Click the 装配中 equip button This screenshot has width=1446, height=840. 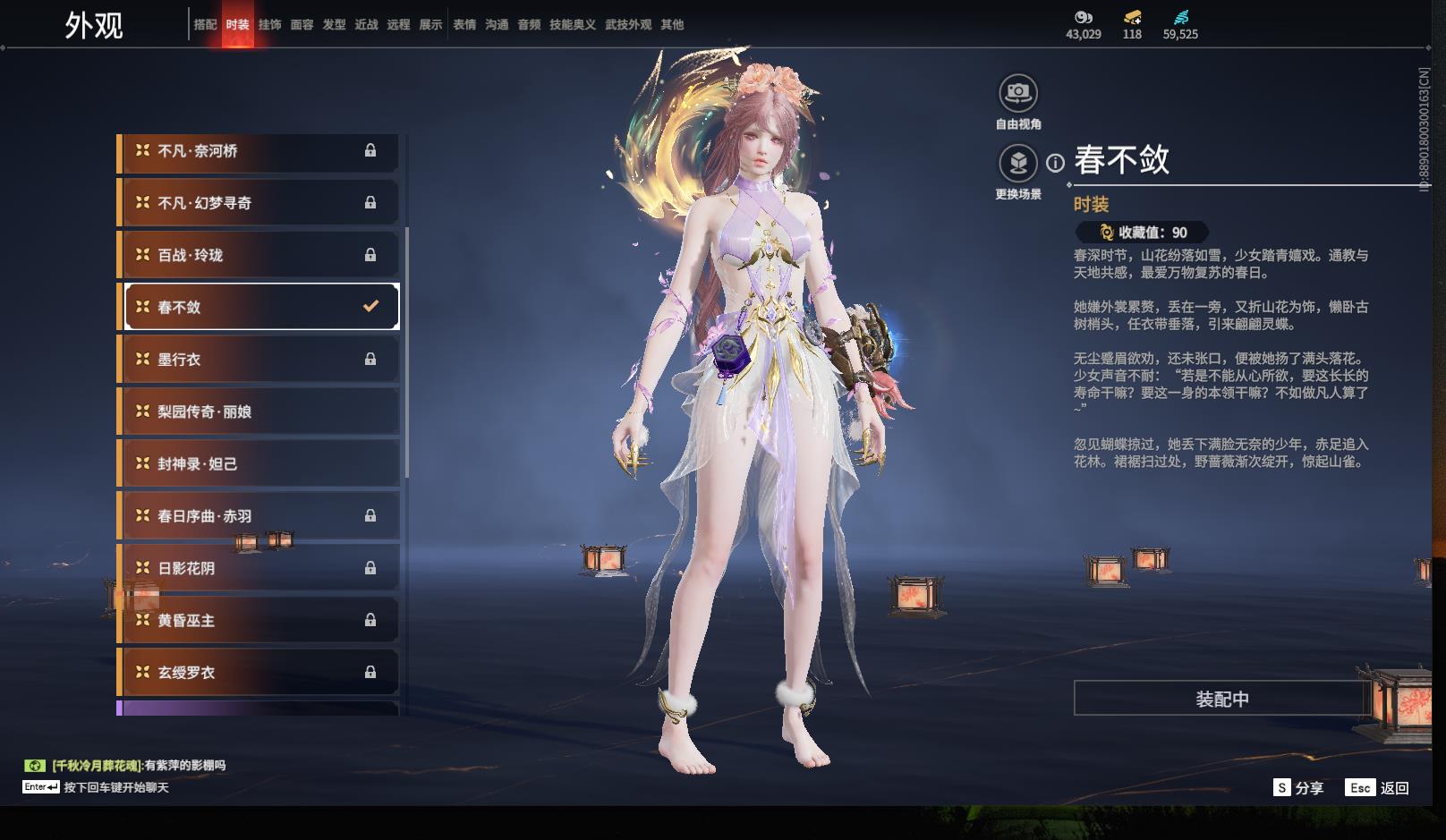(1221, 699)
